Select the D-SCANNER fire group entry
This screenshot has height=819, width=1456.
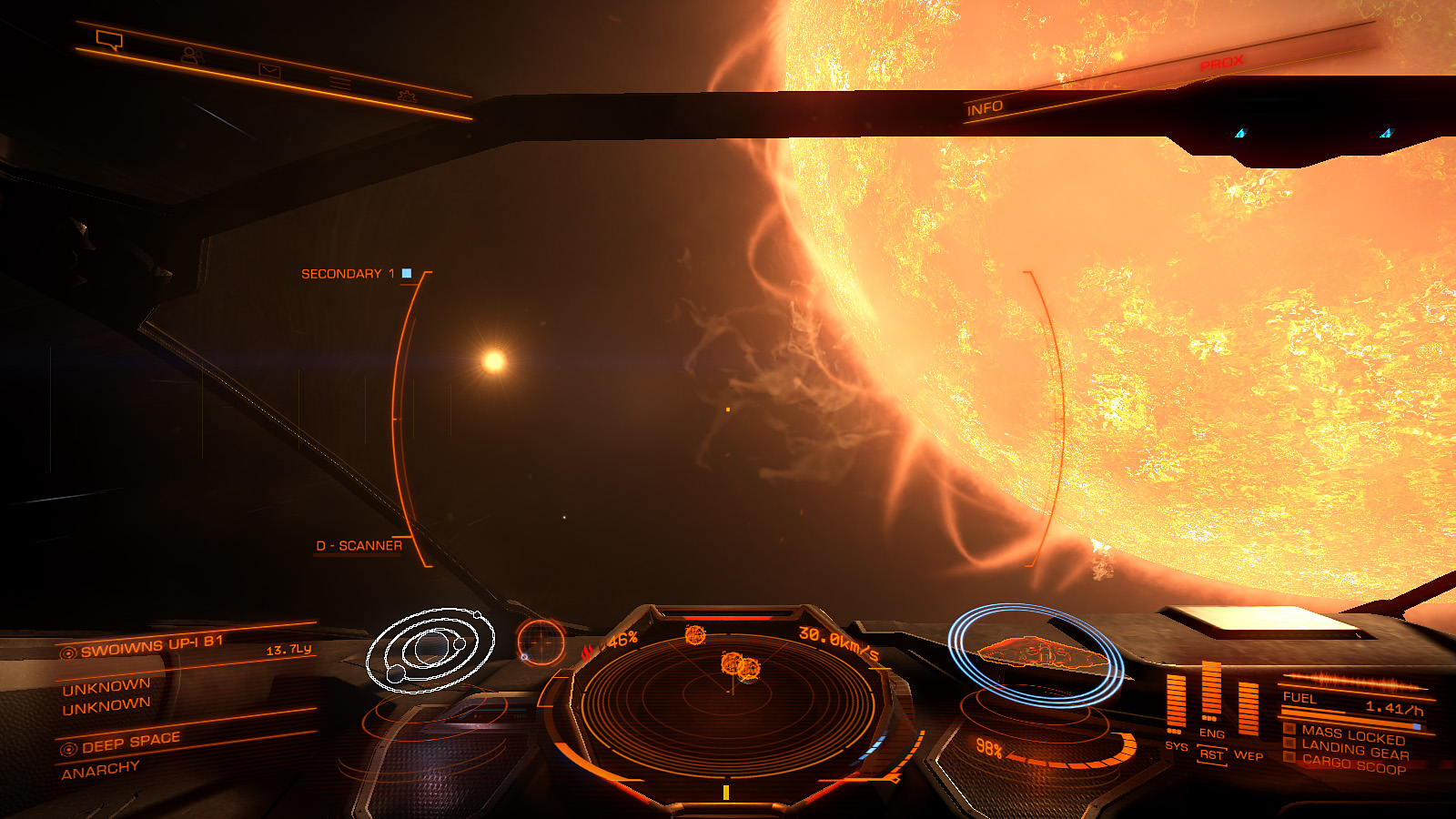coord(359,546)
